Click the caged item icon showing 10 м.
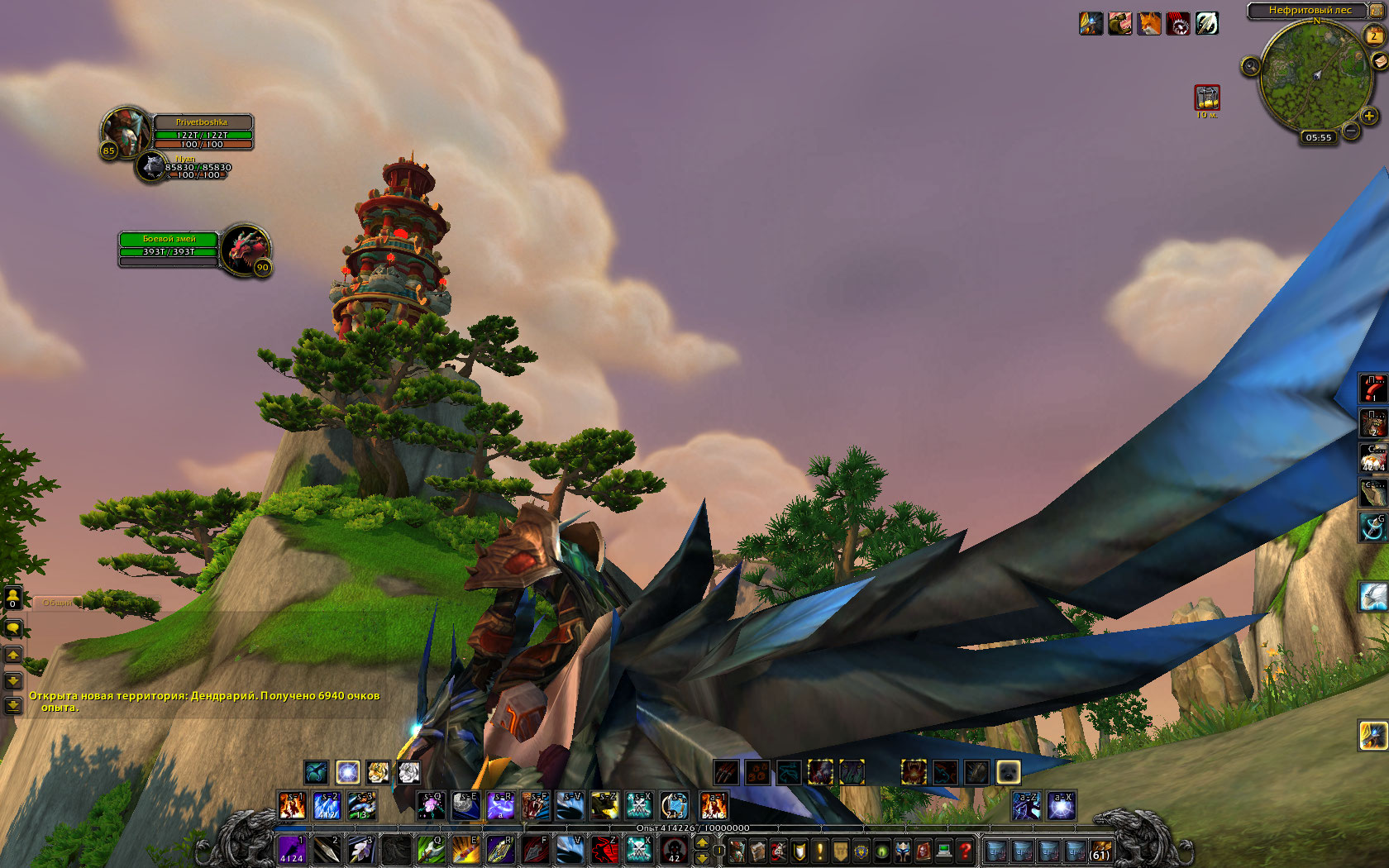1389x868 pixels. pyautogui.click(x=1207, y=98)
